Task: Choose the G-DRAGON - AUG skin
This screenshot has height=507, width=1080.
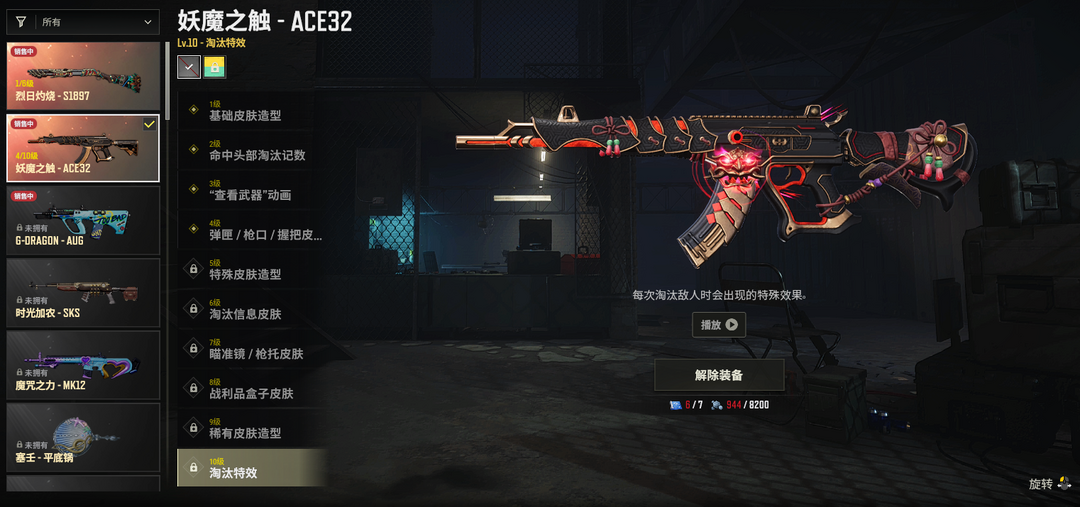Action: tap(83, 220)
